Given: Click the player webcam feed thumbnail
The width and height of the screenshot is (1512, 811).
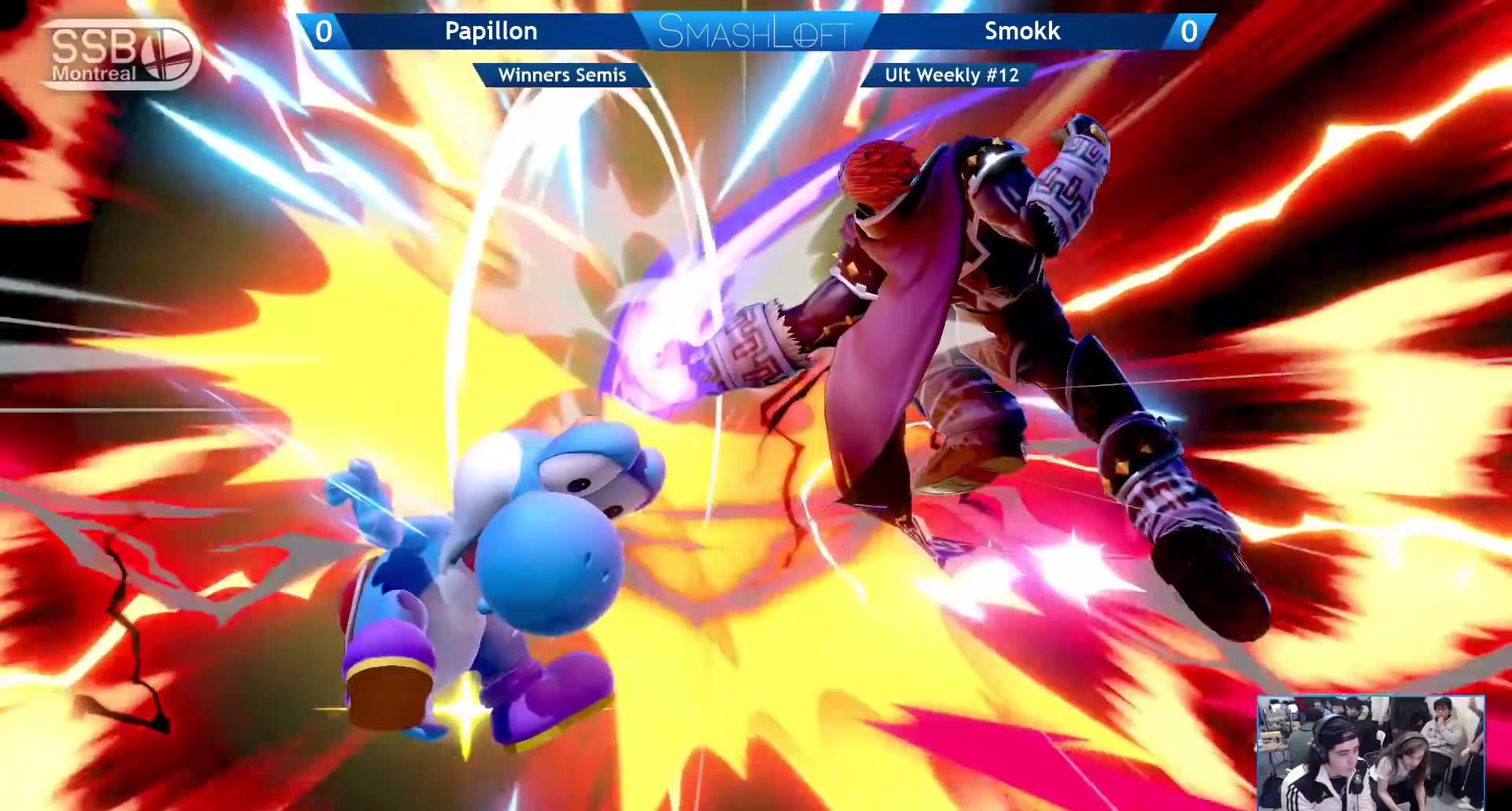Looking at the screenshot, I should click(1370, 752).
